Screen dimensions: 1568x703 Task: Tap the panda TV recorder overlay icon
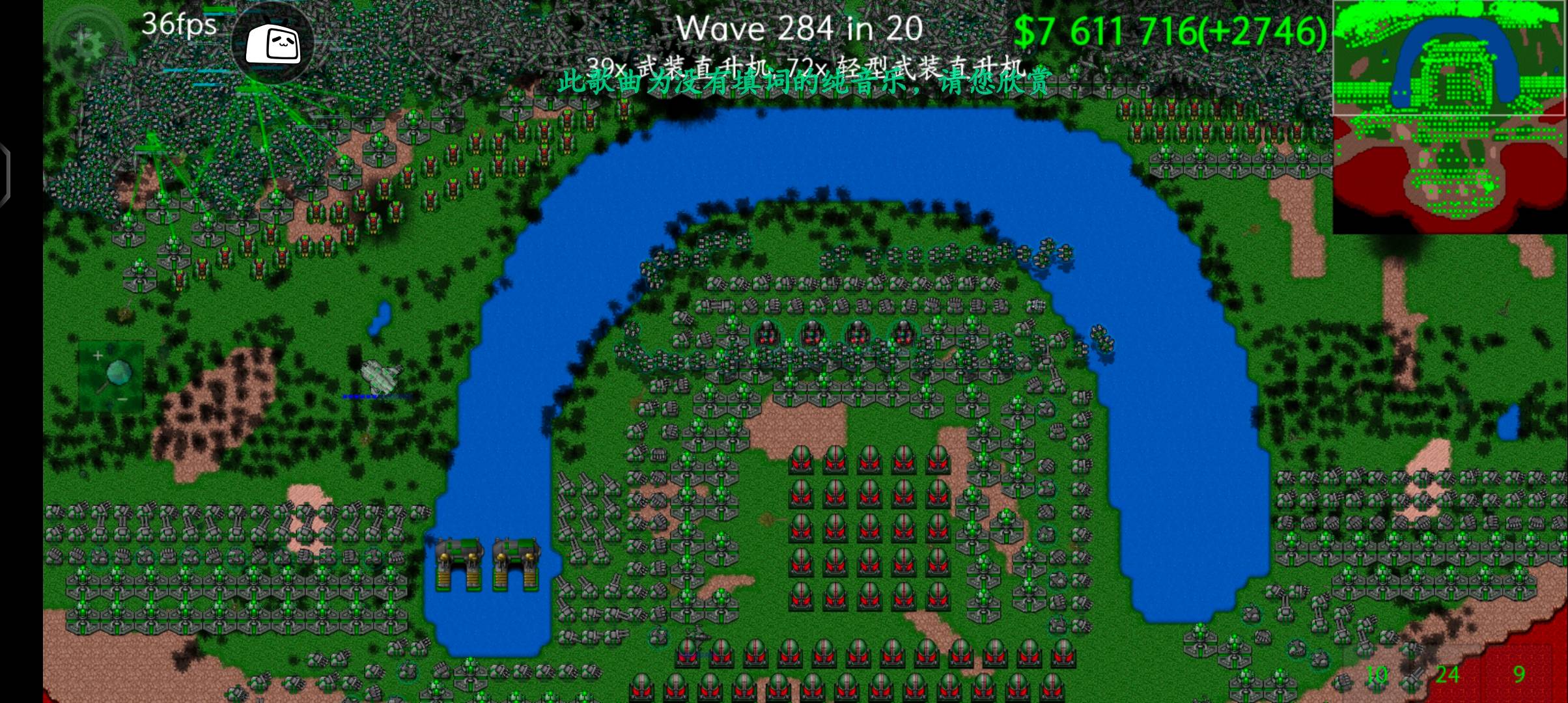click(273, 44)
